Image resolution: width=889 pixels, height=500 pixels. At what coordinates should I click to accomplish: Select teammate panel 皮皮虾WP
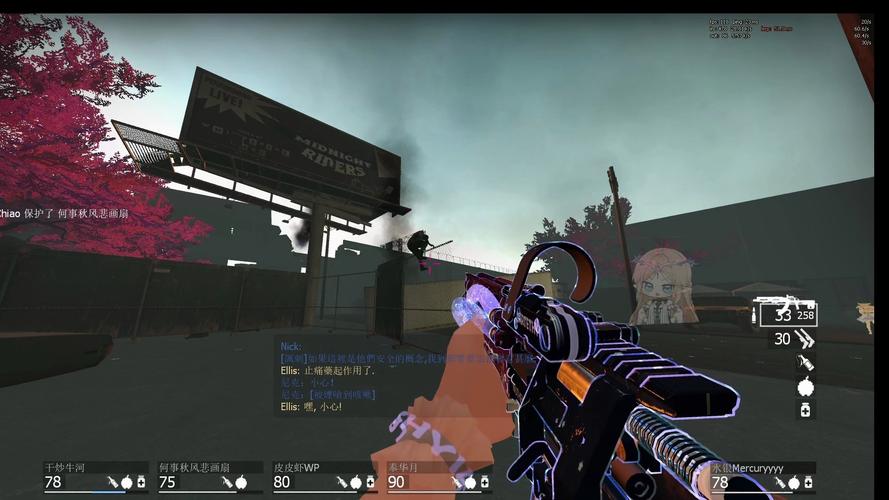324,476
